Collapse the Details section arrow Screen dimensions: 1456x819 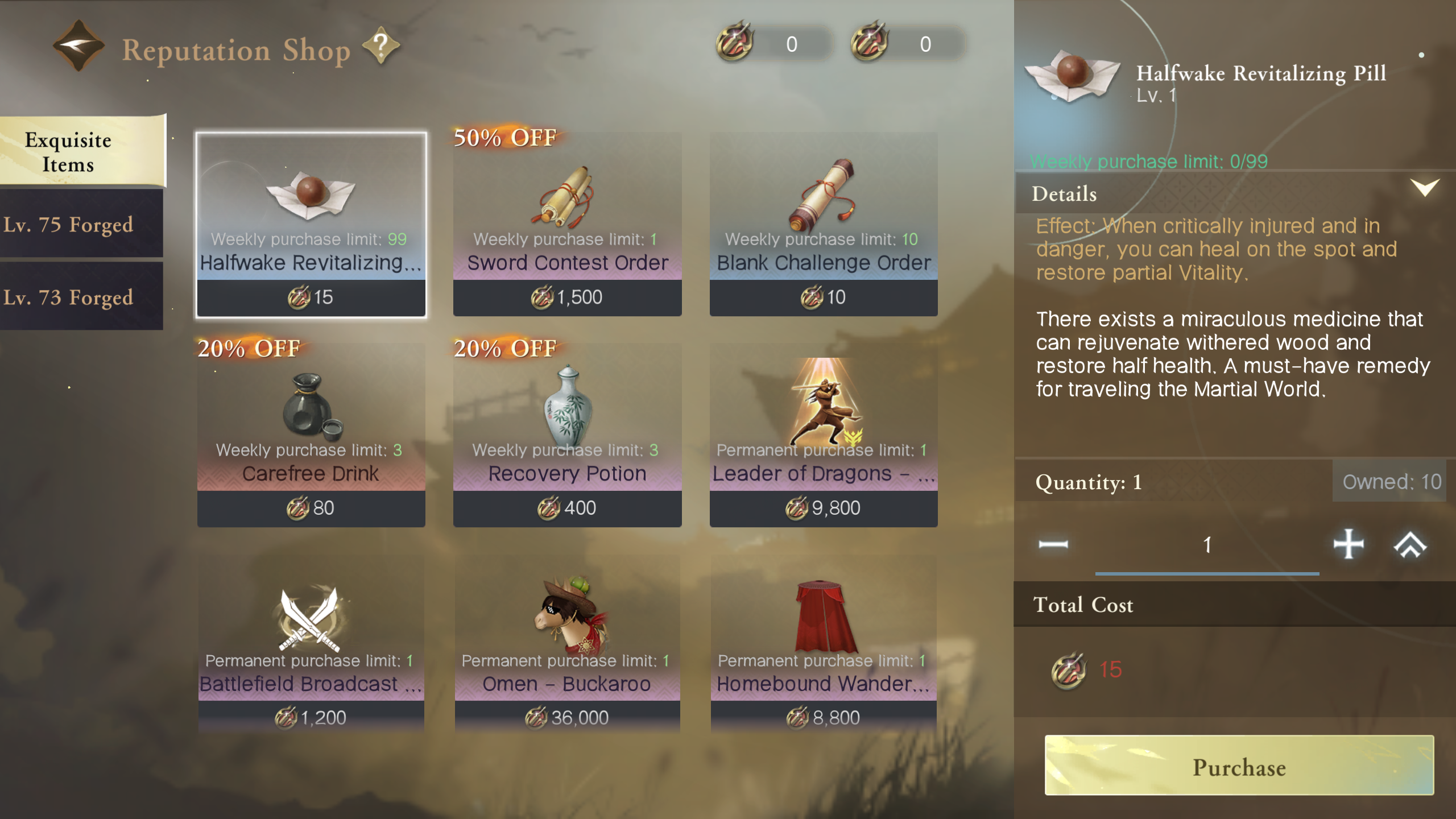click(x=1424, y=188)
